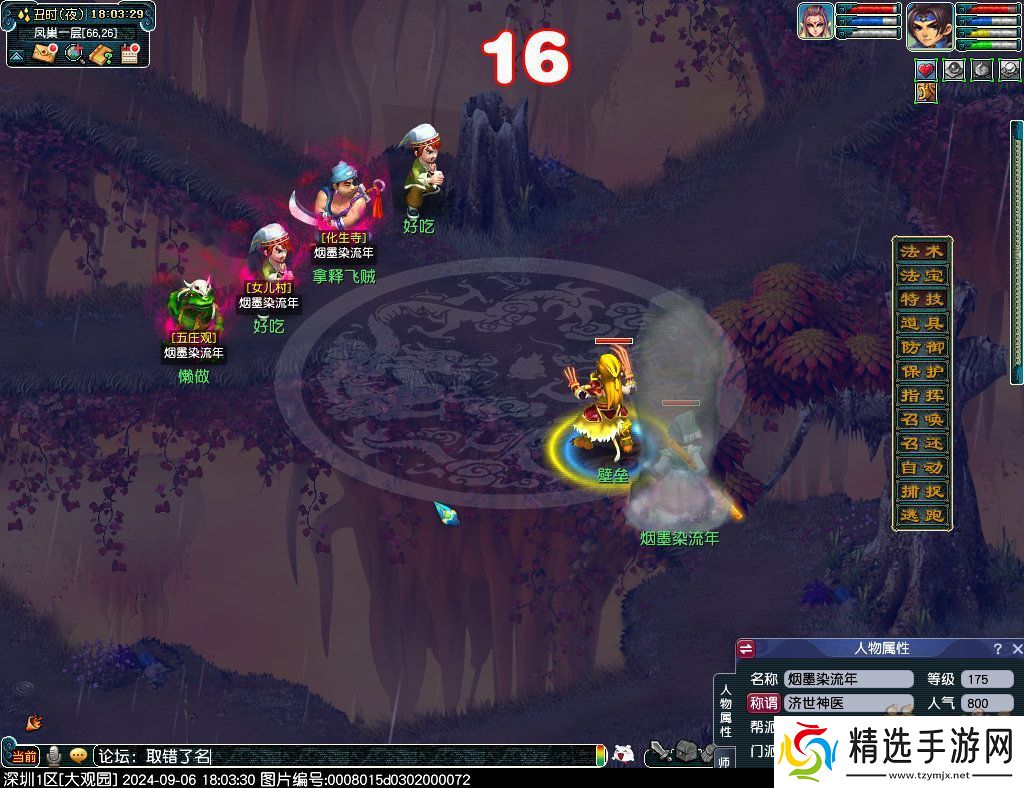Select the 特技 special skill command
1024x788 pixels.
[920, 299]
